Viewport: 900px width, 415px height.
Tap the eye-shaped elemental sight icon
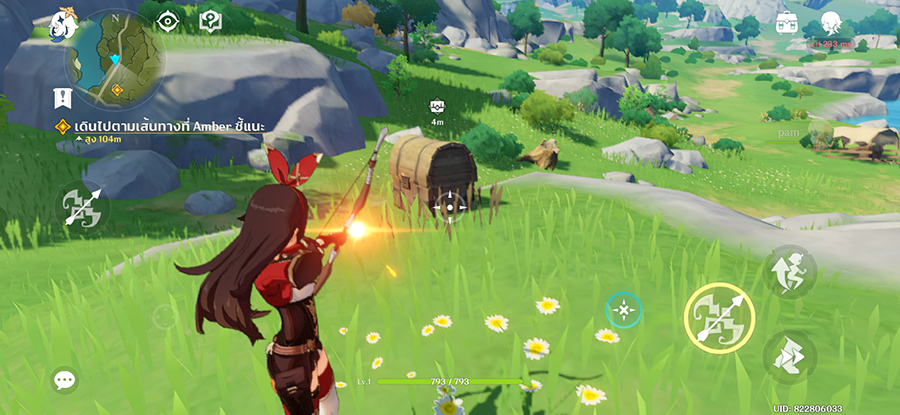(168, 19)
